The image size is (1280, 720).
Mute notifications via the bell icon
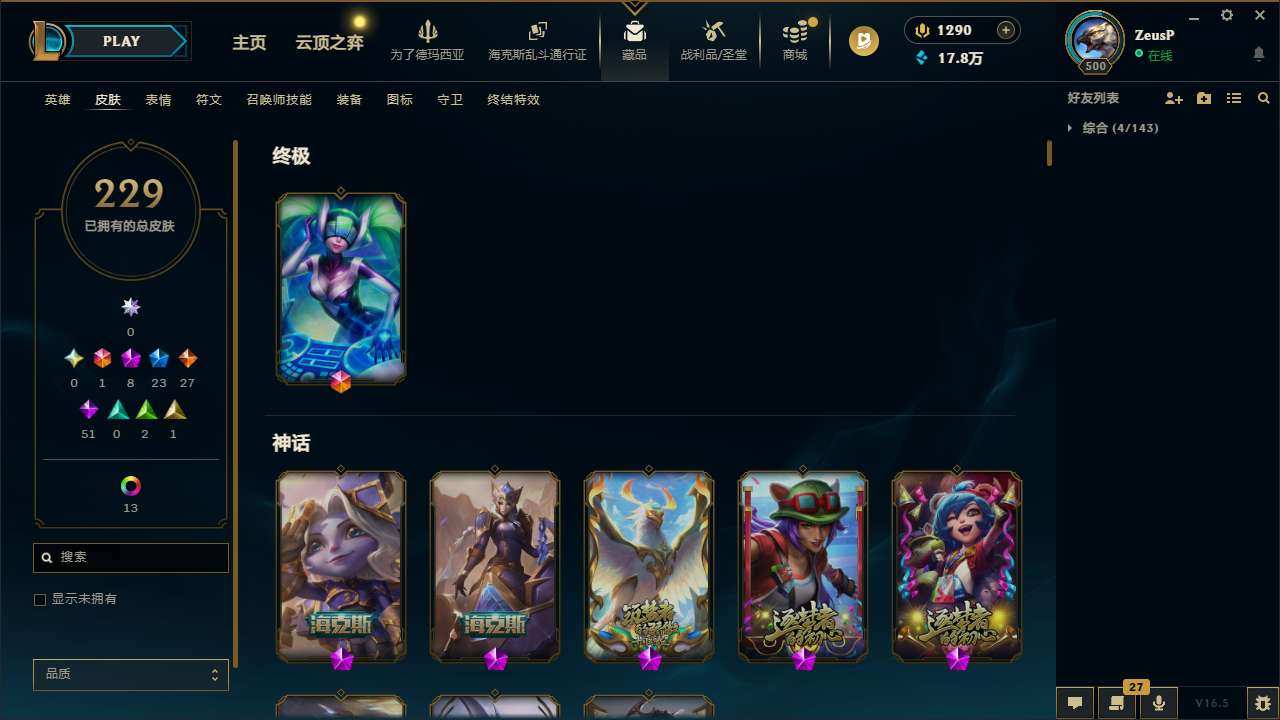tap(1258, 52)
